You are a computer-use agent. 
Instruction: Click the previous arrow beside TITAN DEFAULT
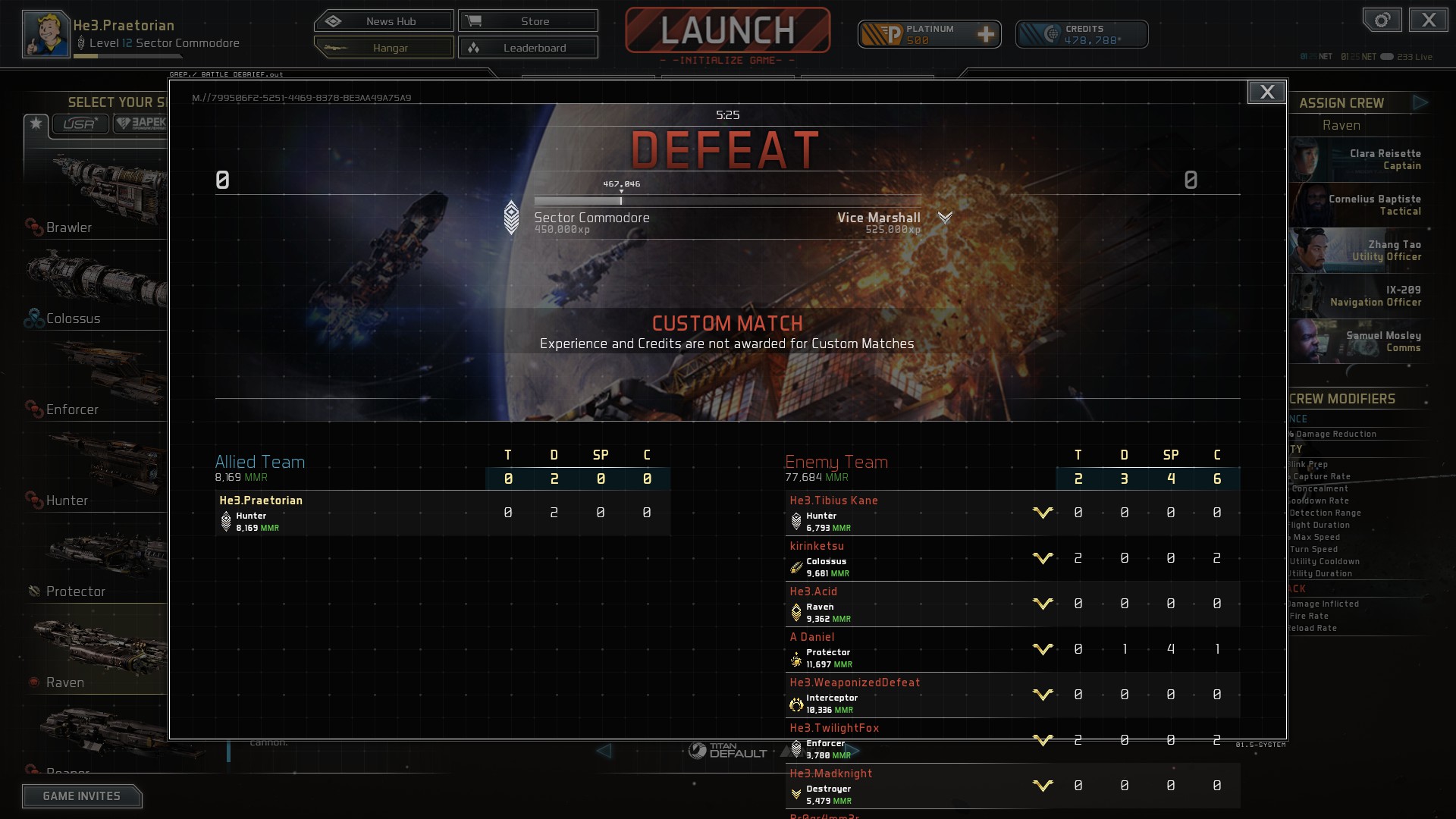tap(604, 752)
